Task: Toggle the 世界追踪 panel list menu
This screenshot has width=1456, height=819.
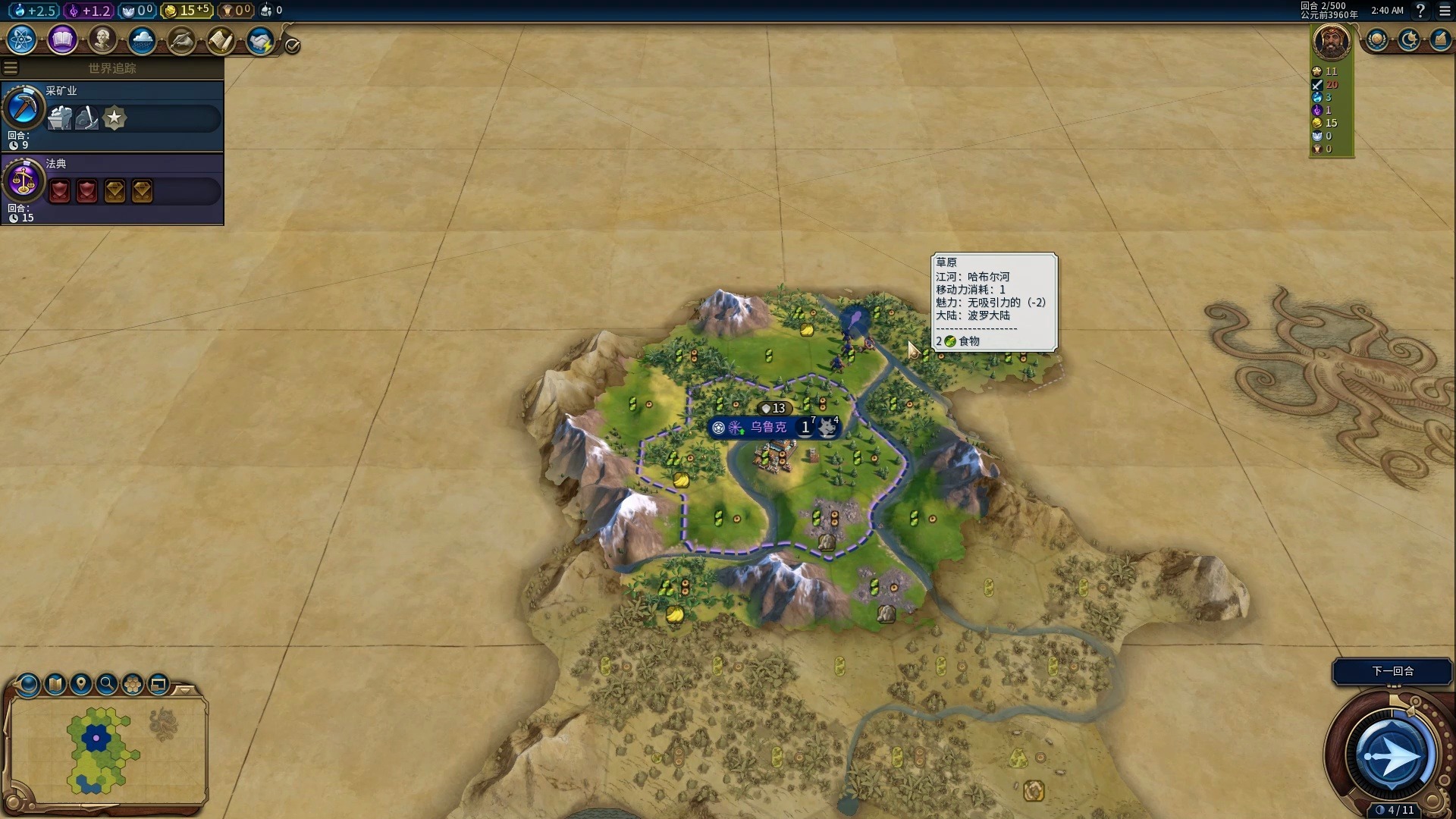Action: point(11,68)
